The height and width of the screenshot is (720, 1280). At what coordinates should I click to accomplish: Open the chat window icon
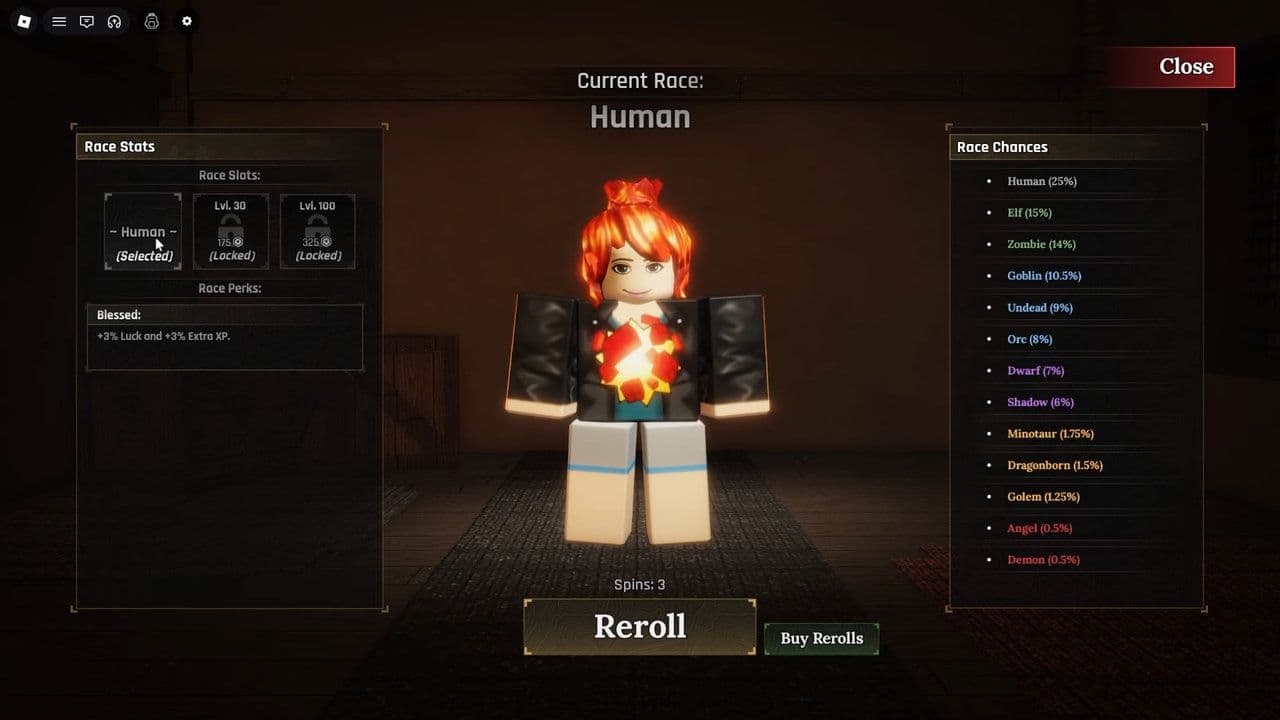(x=87, y=21)
